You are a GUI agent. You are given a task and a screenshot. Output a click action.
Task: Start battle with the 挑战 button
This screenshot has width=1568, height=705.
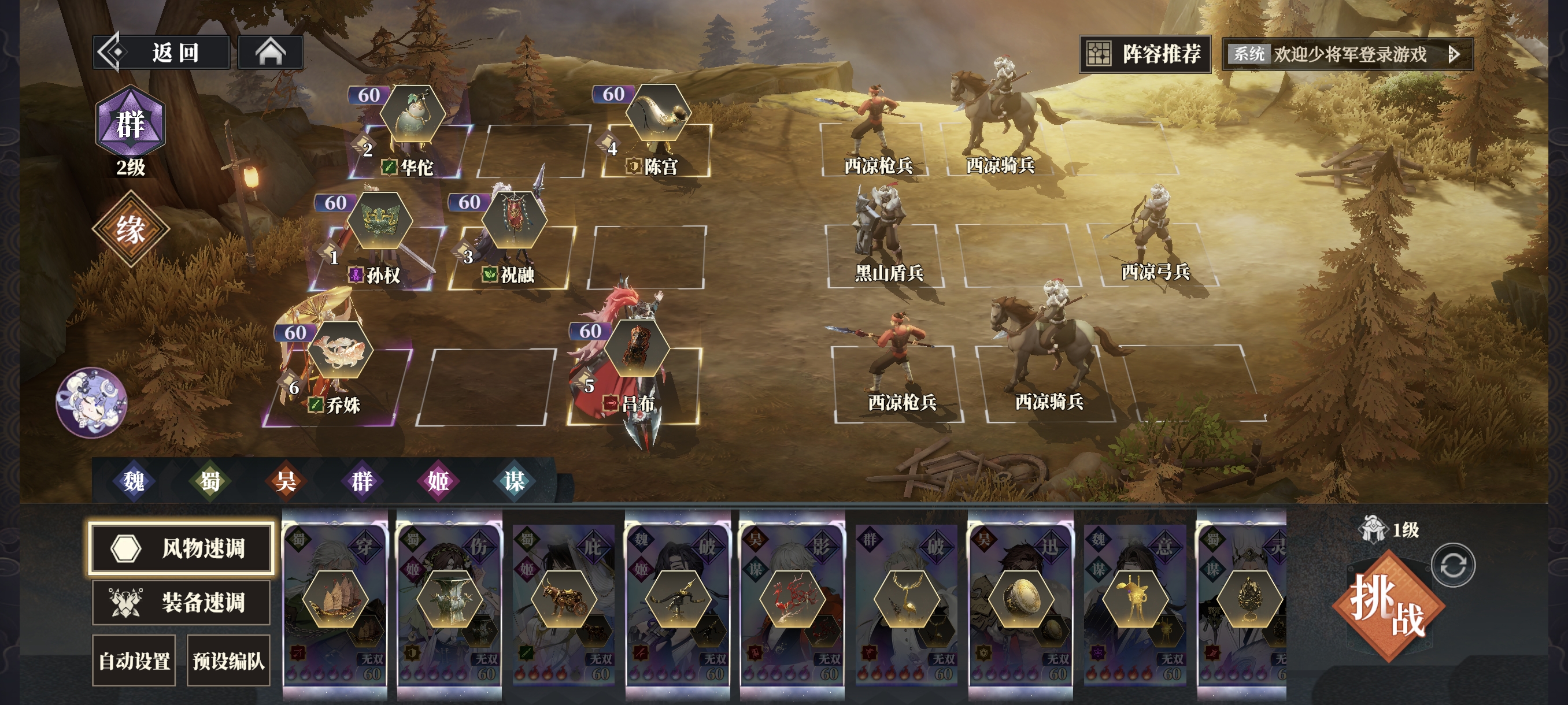click(x=1388, y=605)
